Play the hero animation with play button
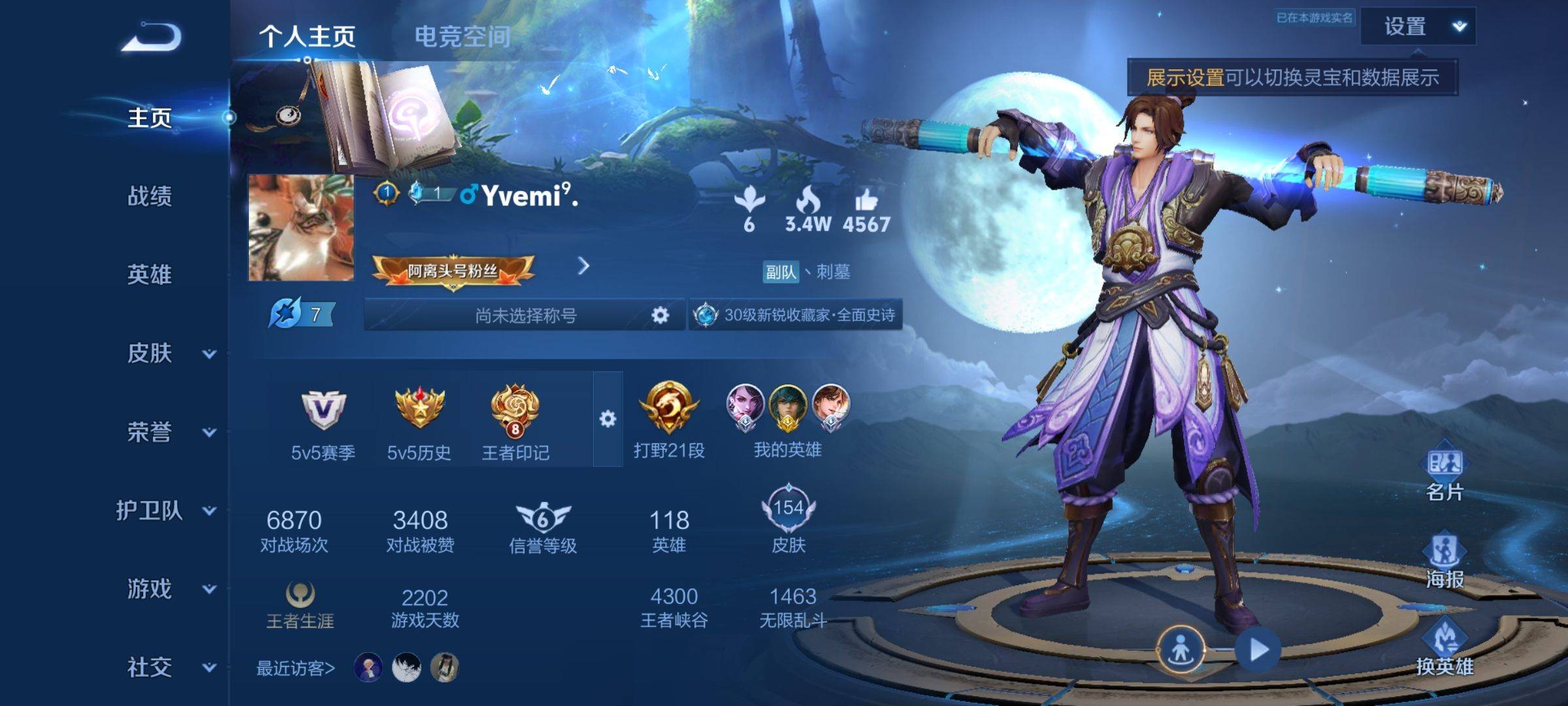 (1258, 650)
